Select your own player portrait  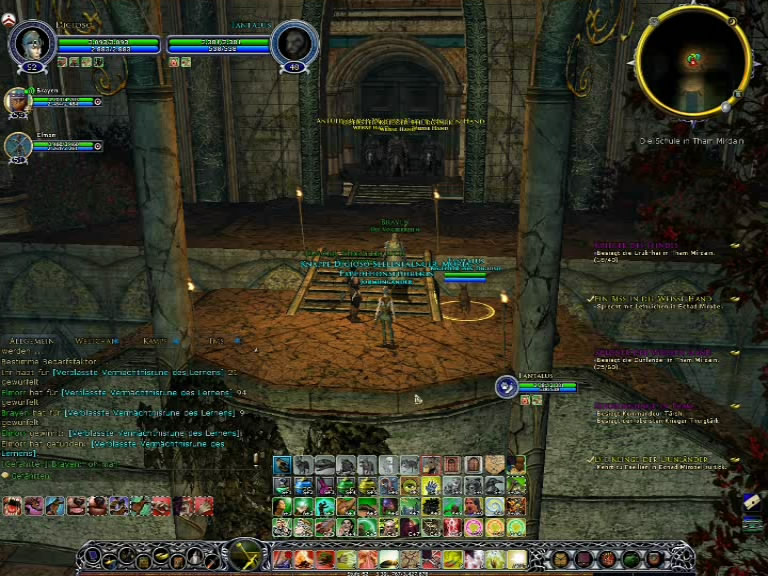click(31, 44)
